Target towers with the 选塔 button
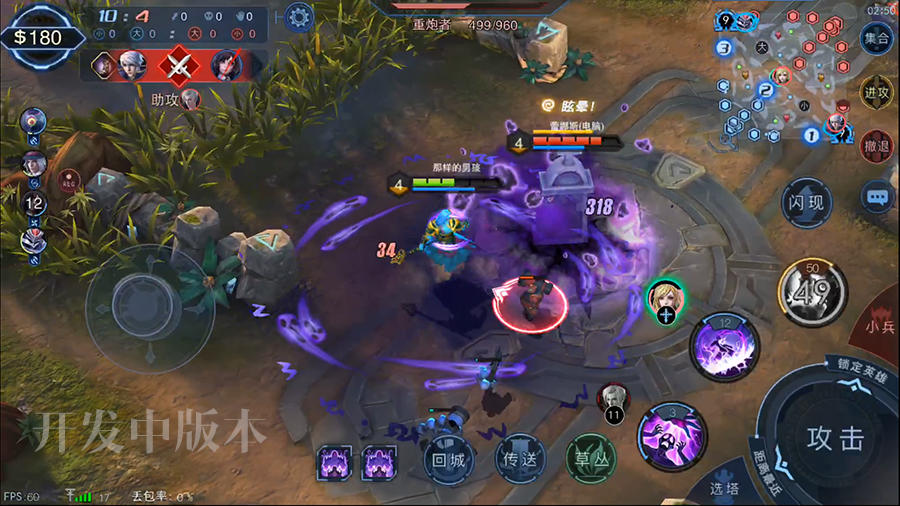The width and height of the screenshot is (900, 506). (x=724, y=488)
